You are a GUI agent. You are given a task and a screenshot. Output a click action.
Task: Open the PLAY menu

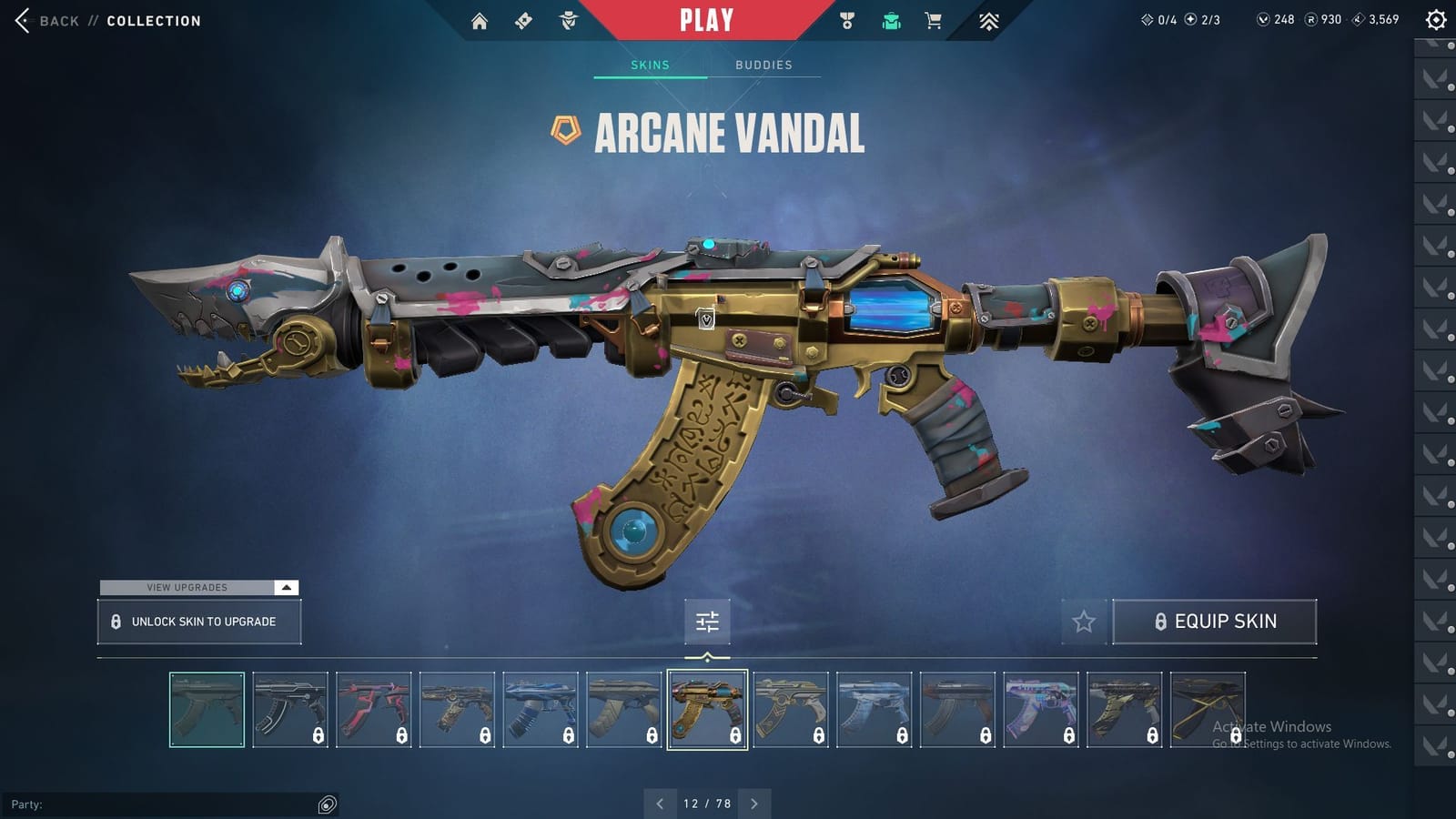(708, 18)
